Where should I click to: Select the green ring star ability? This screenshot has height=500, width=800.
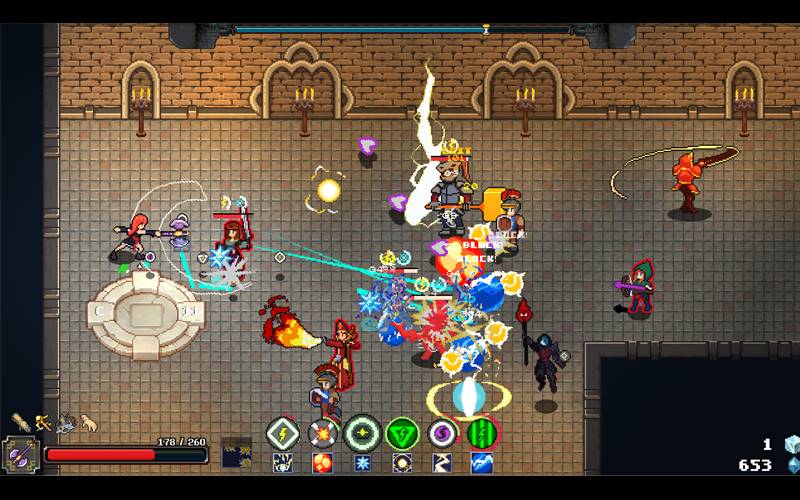point(361,434)
